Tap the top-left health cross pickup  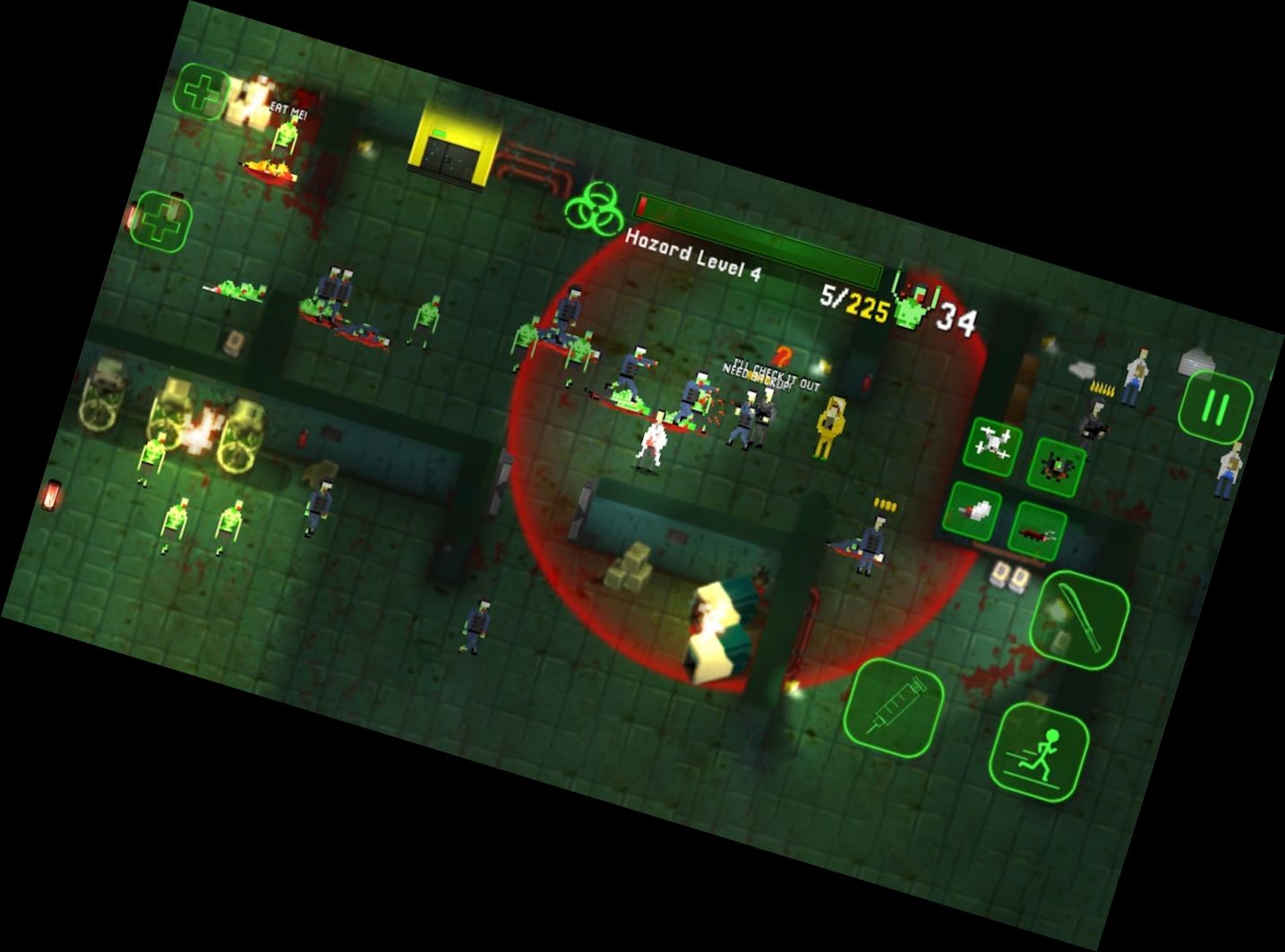pyautogui.click(x=201, y=90)
